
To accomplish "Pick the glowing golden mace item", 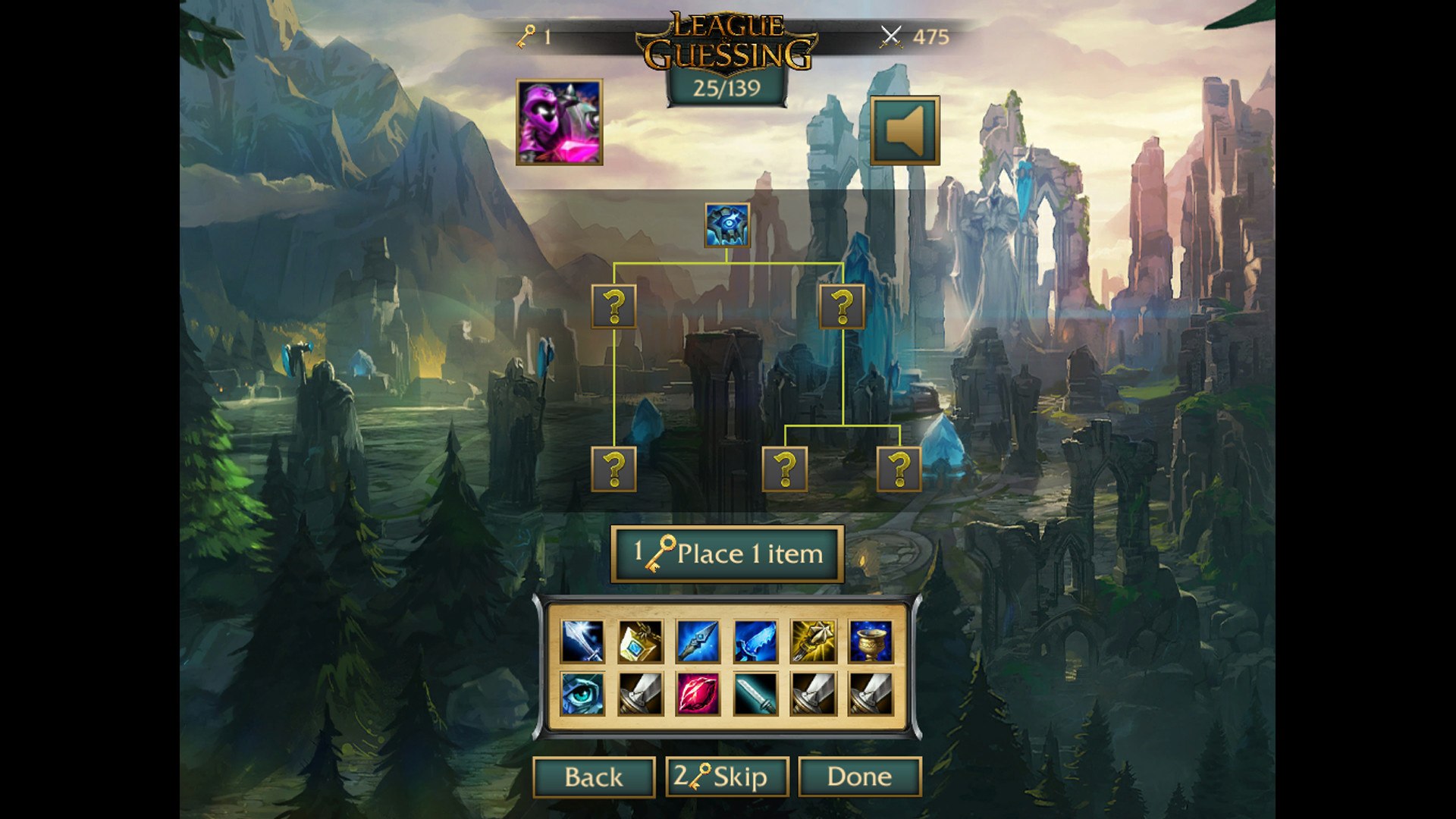I will pyautogui.click(x=813, y=642).
